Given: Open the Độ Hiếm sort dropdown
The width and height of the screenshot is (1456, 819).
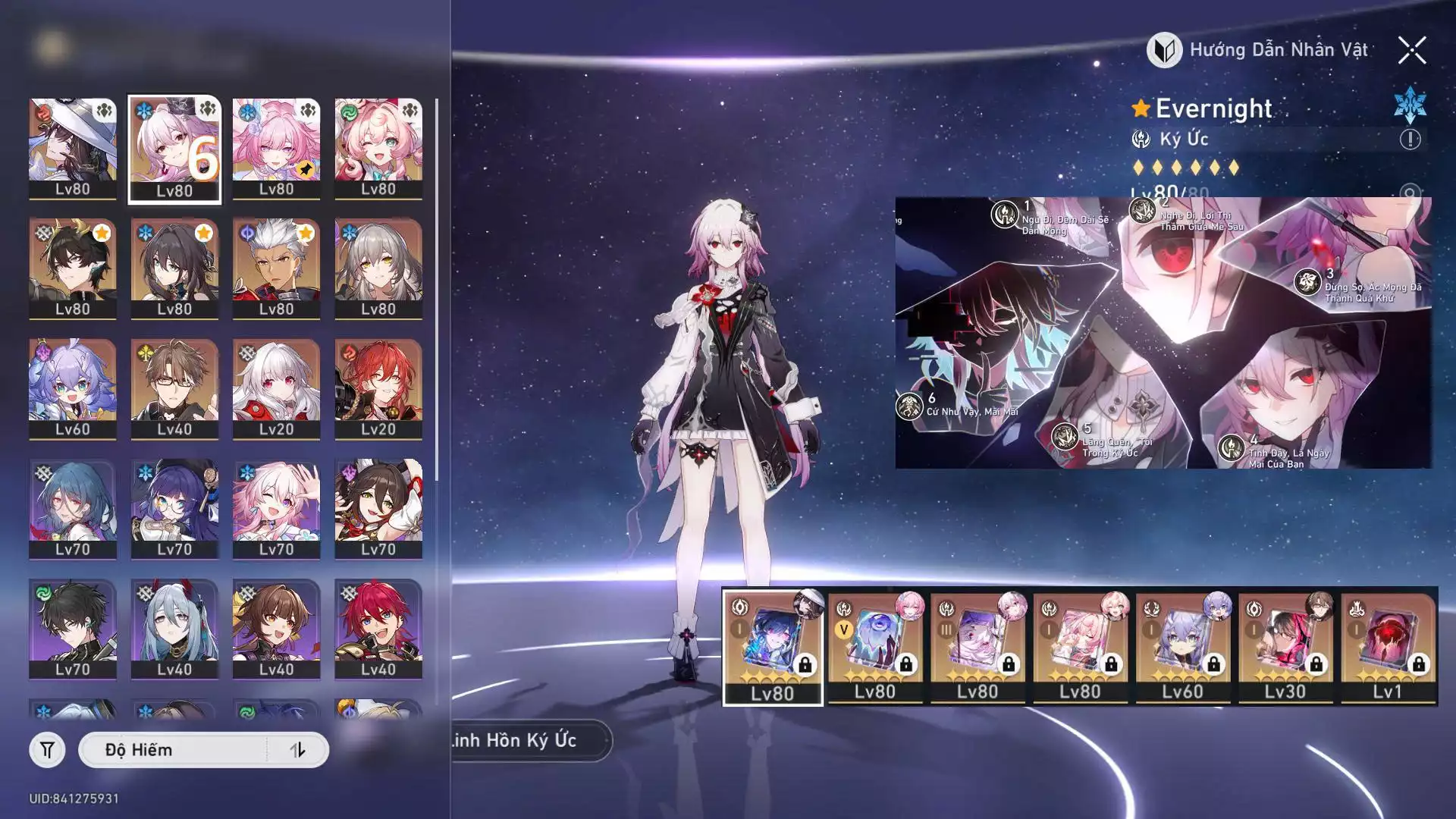Looking at the screenshot, I should [173, 750].
